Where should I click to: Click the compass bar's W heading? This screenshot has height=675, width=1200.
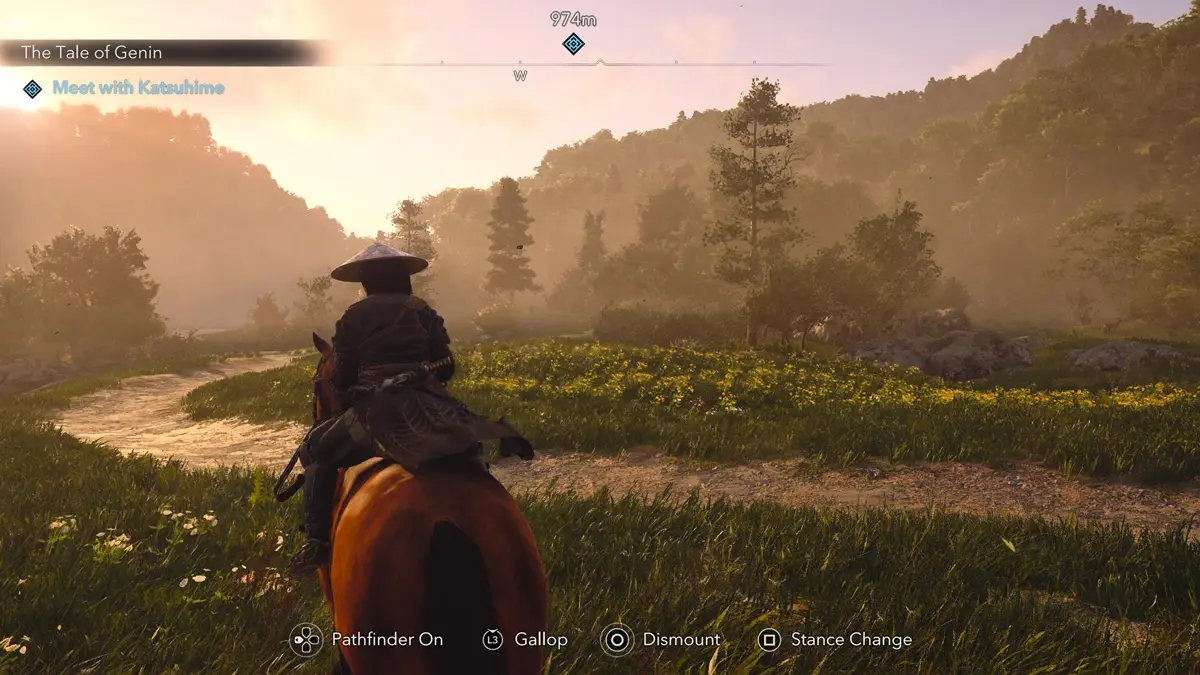(x=520, y=76)
